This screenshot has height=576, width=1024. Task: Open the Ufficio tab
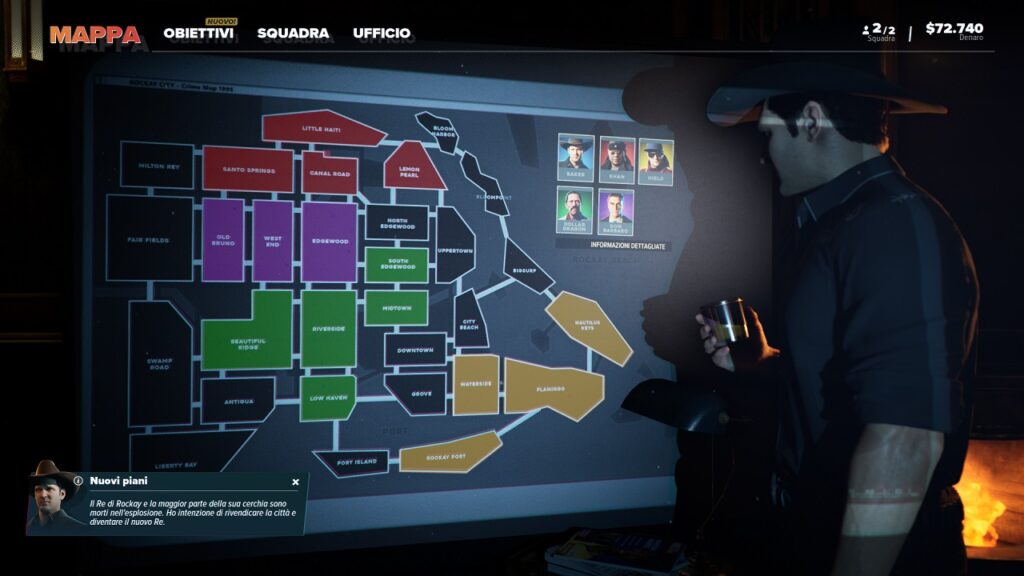point(381,33)
